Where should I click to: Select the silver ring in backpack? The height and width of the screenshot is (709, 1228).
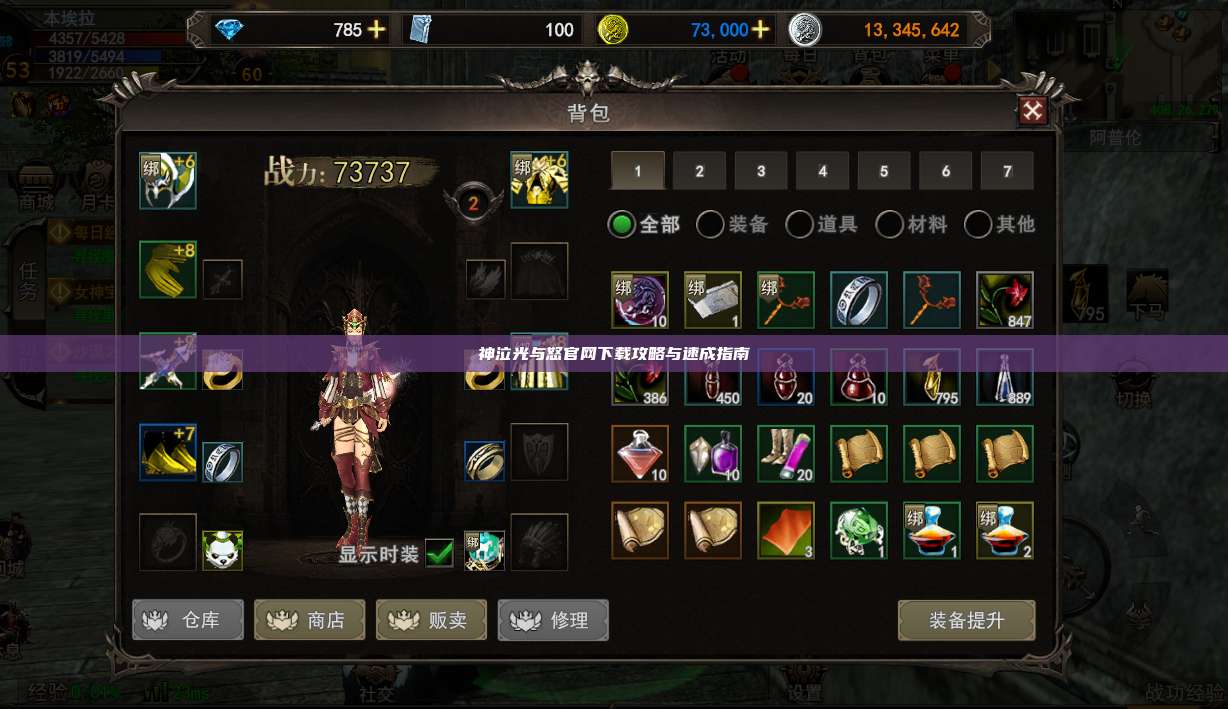click(859, 300)
